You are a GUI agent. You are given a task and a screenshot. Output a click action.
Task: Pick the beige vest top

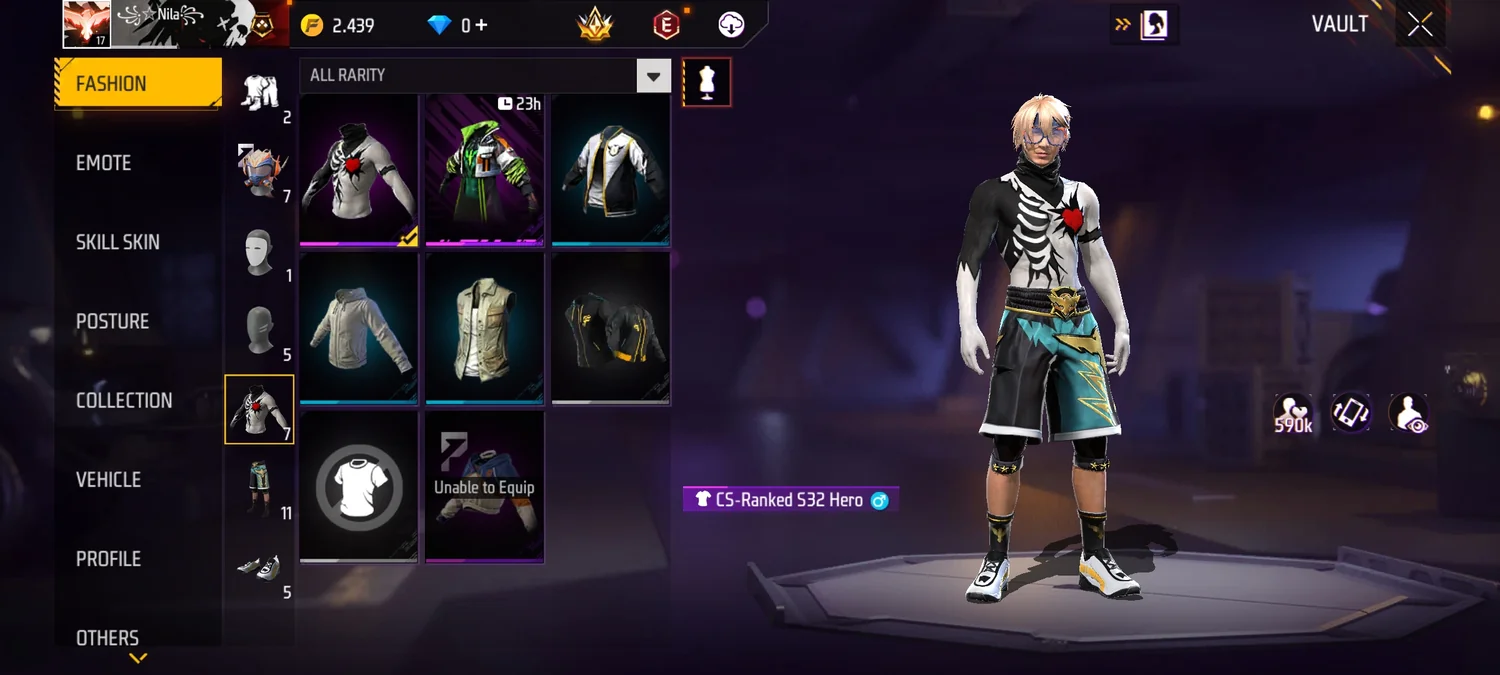point(485,328)
